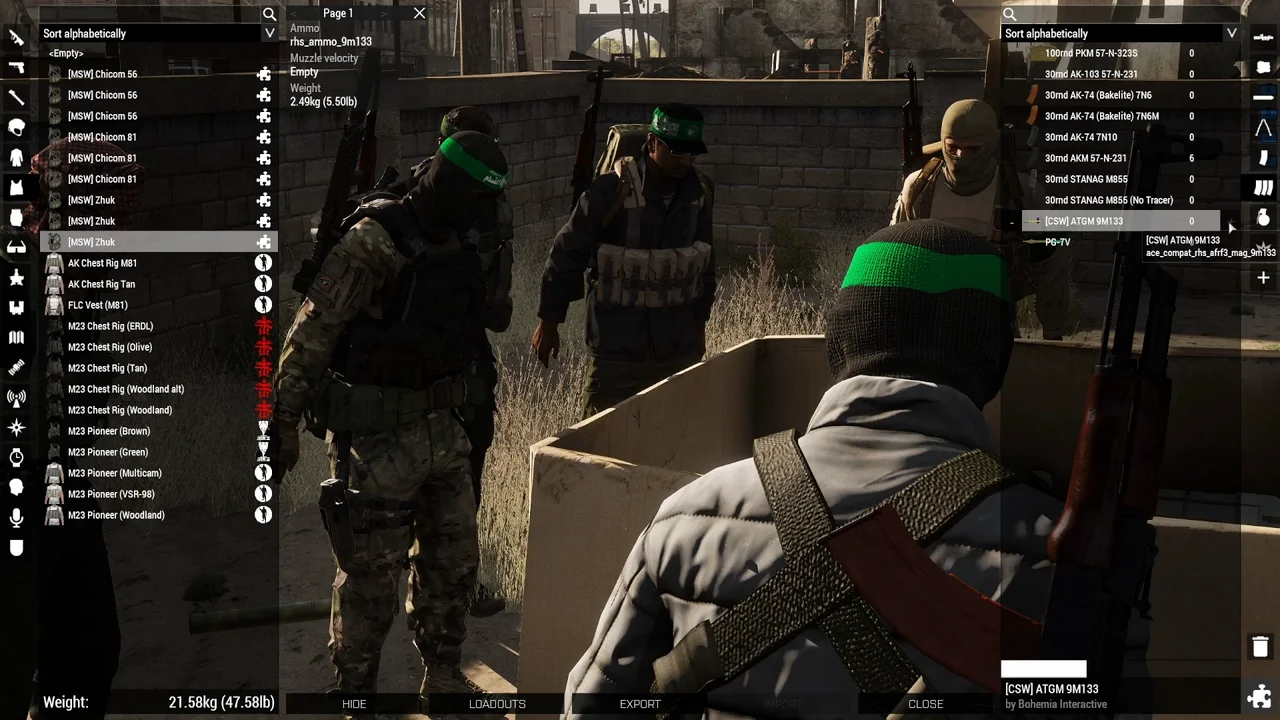Close the Page 1 stats panel
This screenshot has height=720, width=1280.
click(419, 13)
